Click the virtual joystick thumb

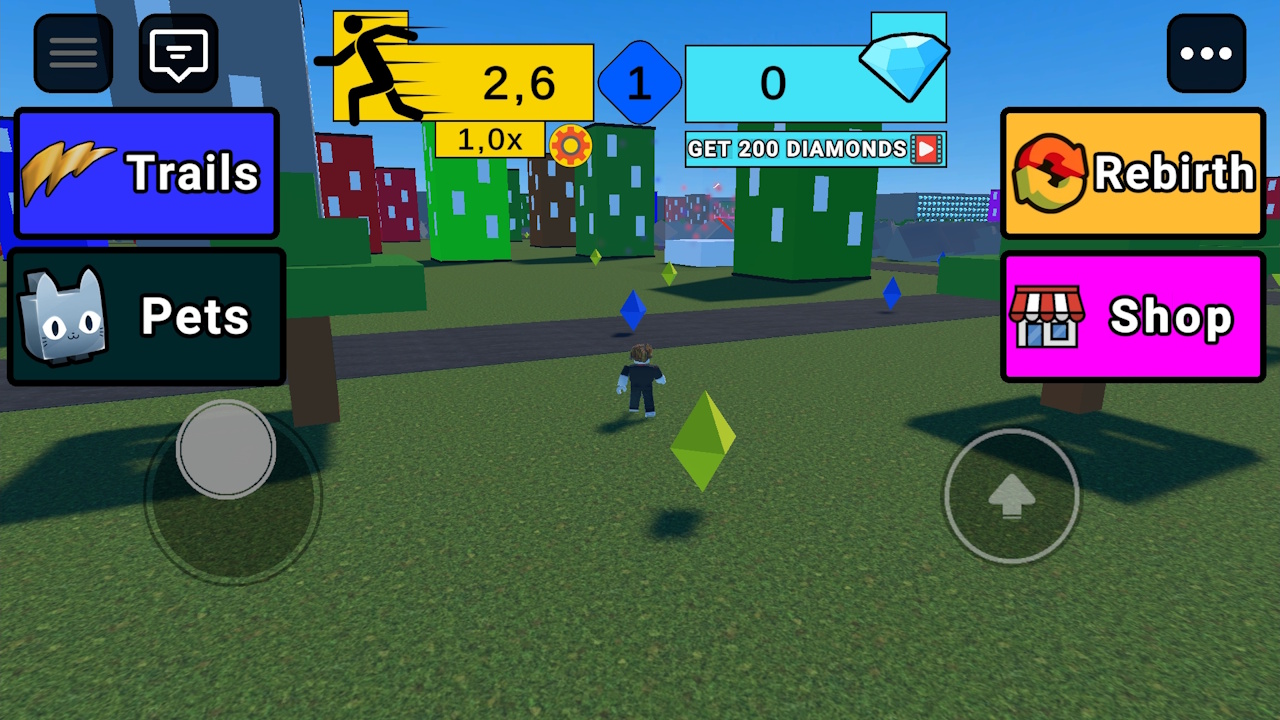pos(226,452)
